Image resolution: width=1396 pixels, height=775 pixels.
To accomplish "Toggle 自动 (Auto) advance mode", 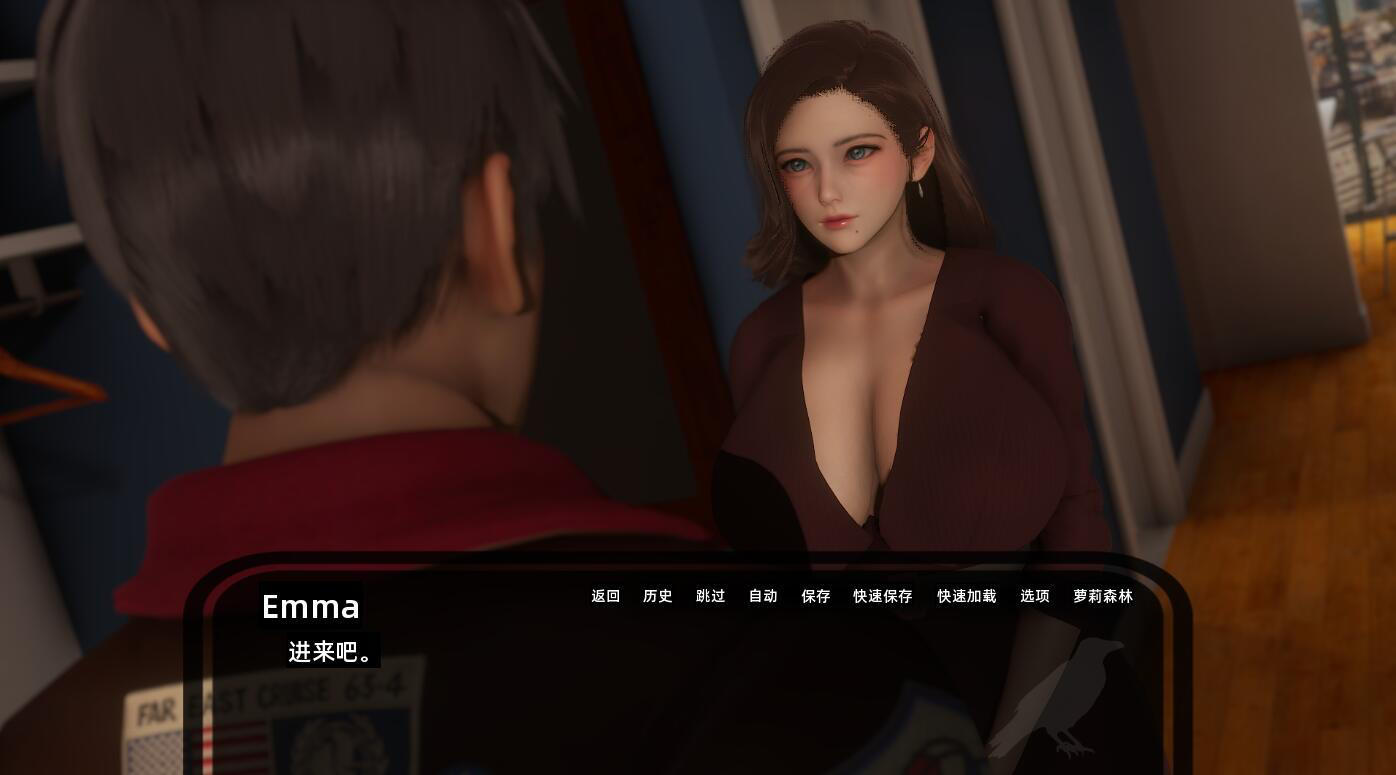I will point(763,596).
